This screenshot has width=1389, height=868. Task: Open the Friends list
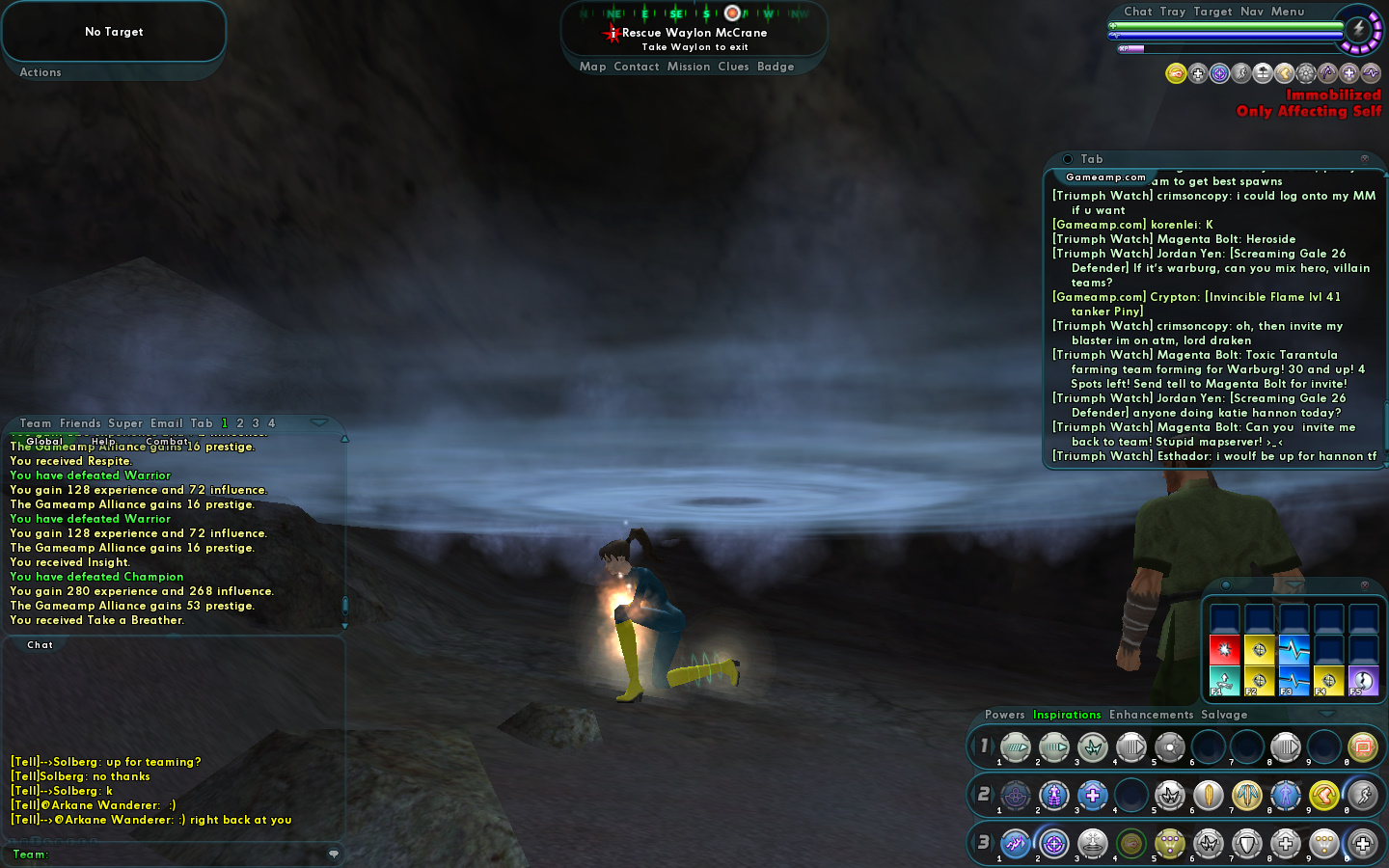(x=80, y=423)
